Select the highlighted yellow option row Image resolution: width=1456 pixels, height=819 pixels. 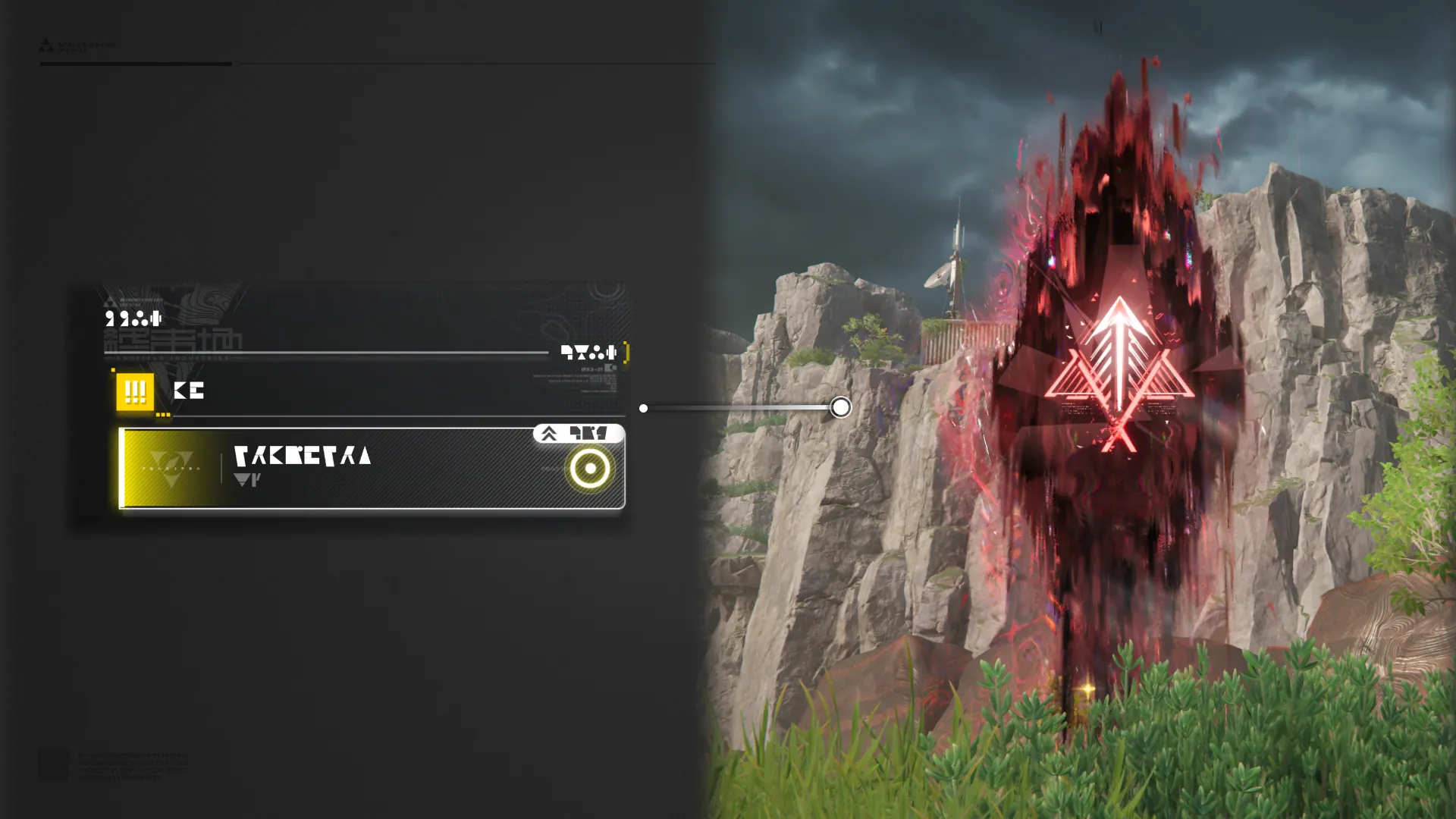pyautogui.click(x=372, y=468)
